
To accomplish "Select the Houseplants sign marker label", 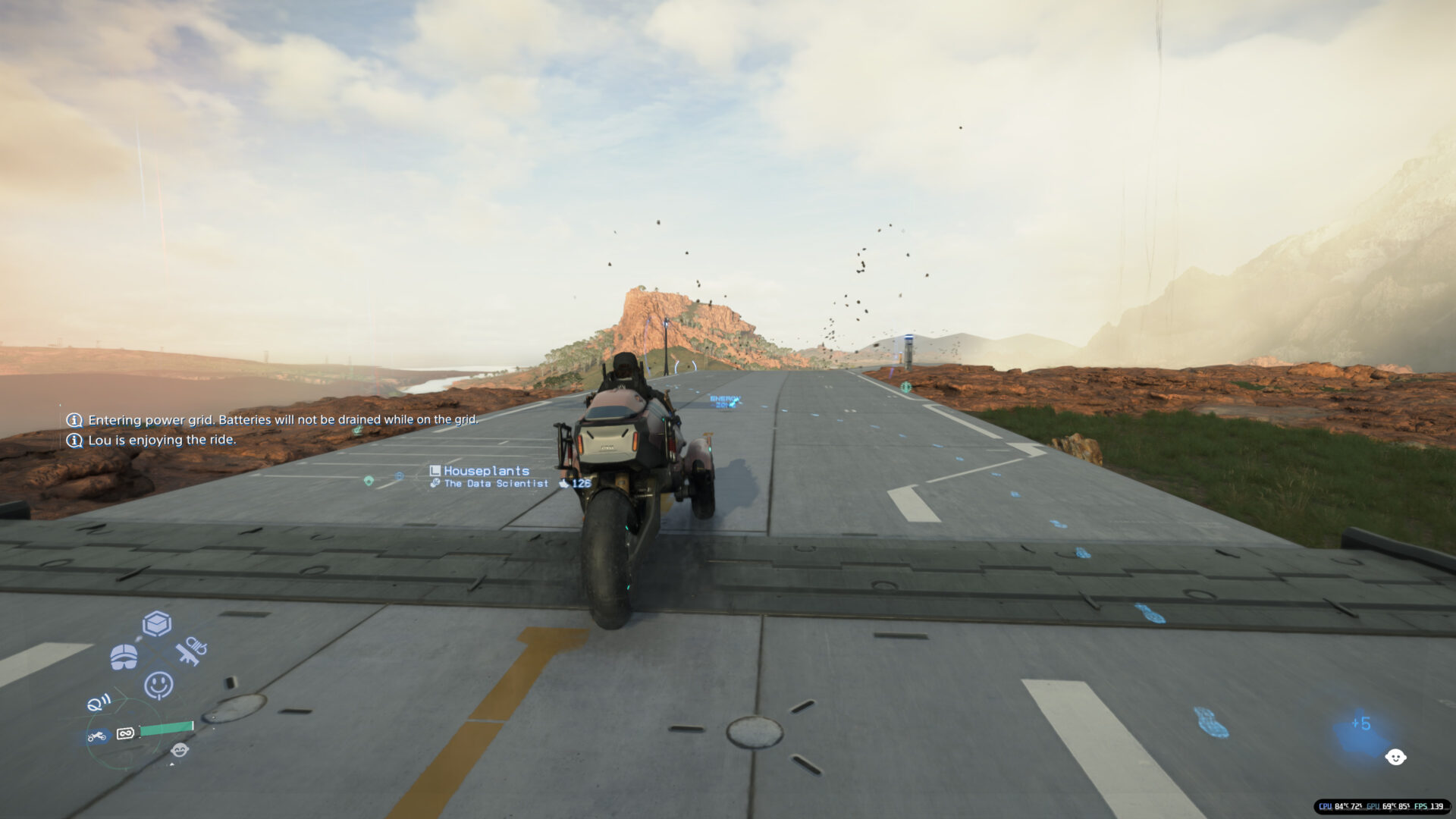I will tap(486, 471).
